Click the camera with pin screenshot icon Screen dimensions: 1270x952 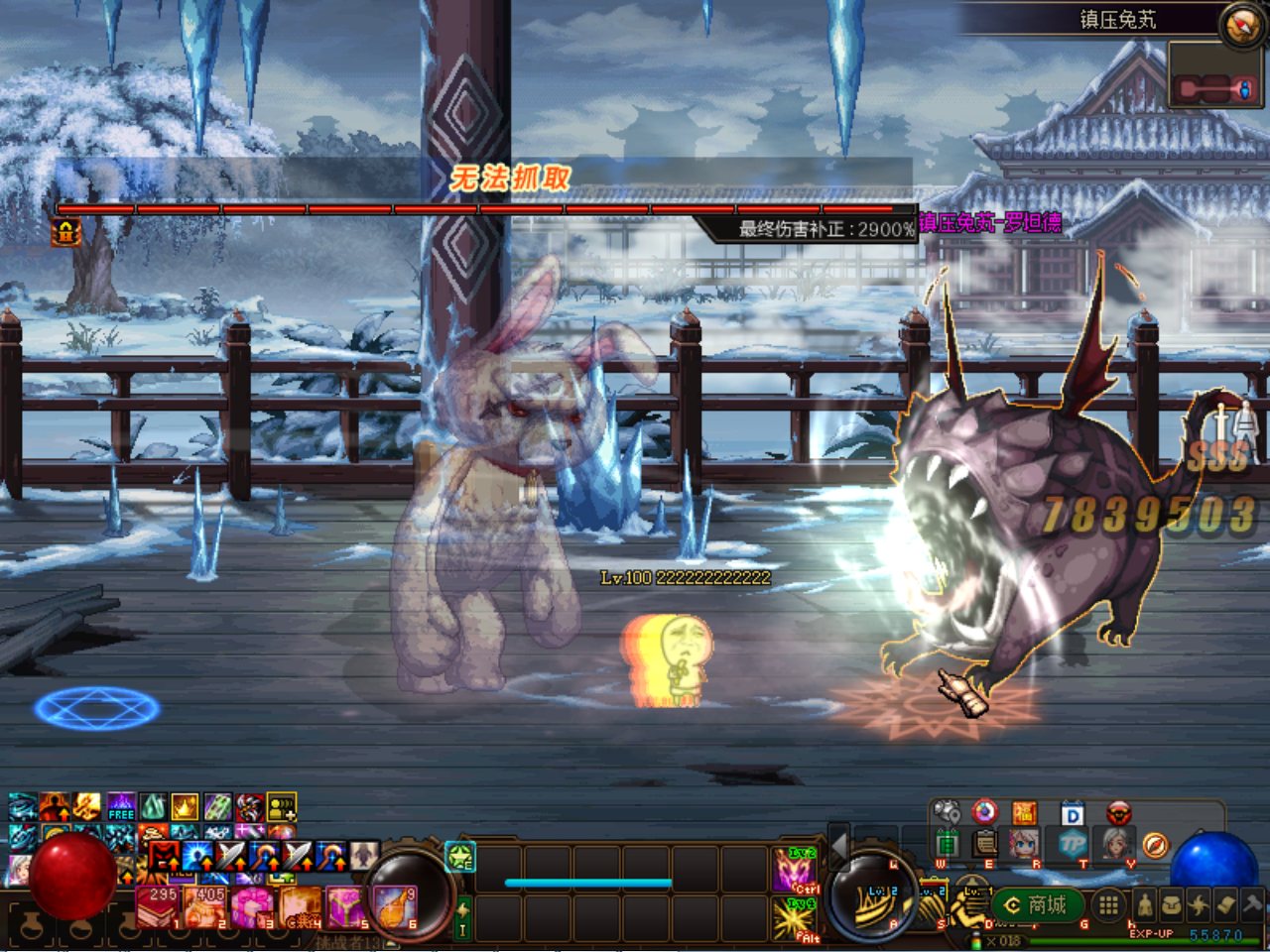[x=946, y=810]
